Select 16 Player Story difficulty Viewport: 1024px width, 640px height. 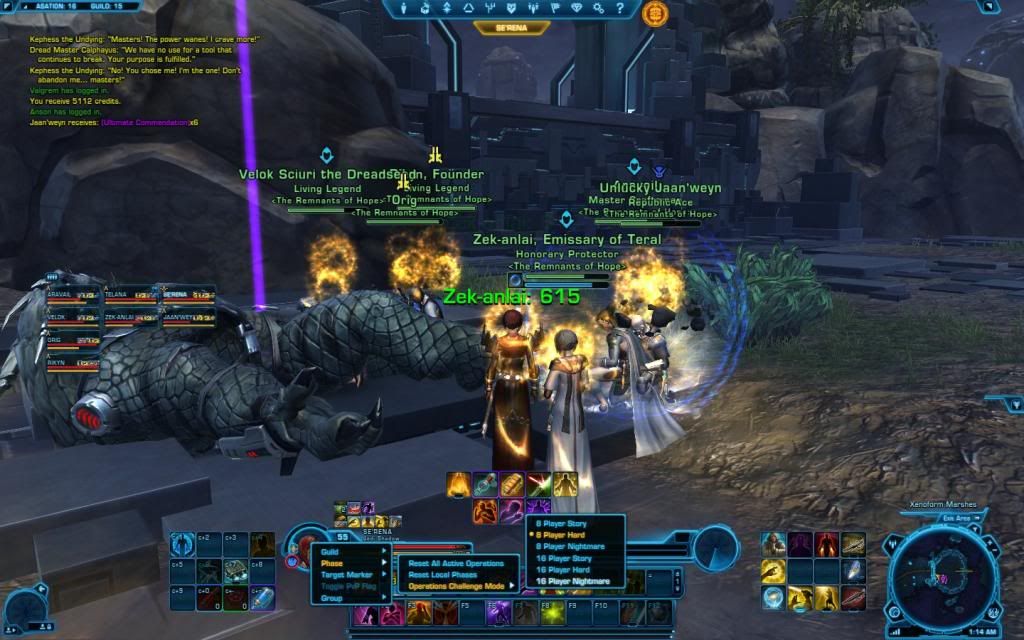pyautogui.click(x=575, y=558)
